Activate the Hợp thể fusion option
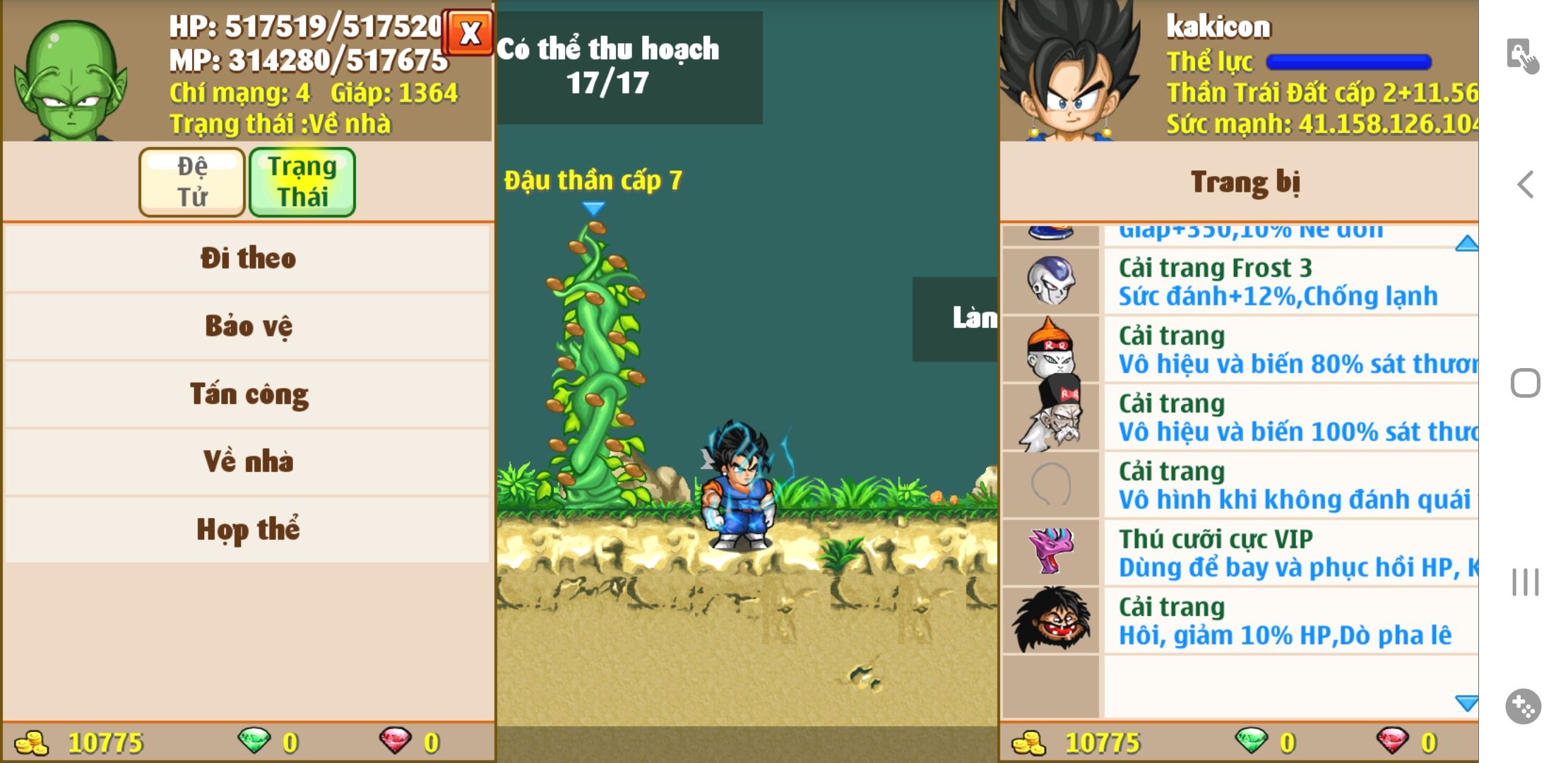 (247, 529)
